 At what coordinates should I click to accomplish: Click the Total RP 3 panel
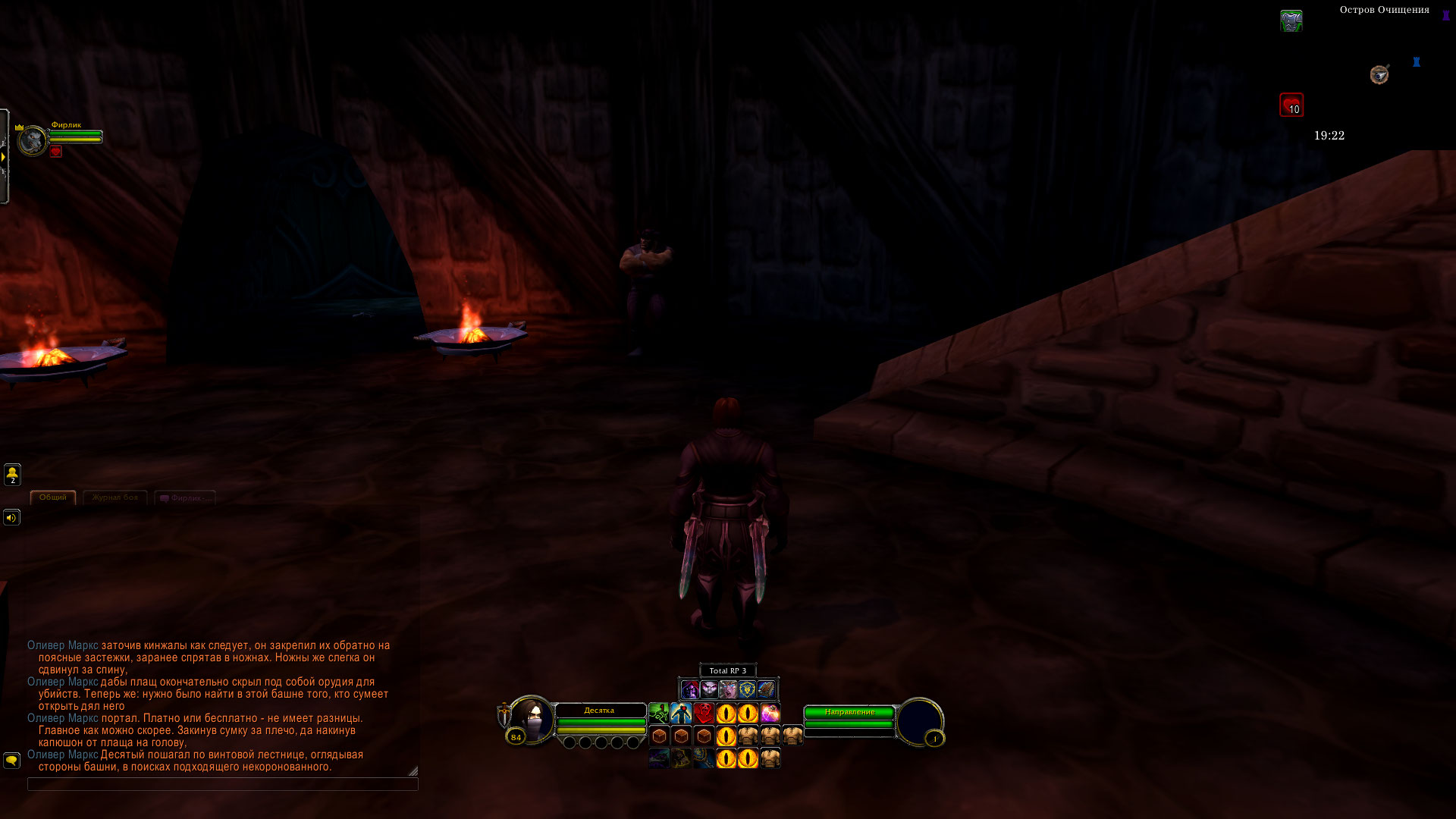coord(727,670)
